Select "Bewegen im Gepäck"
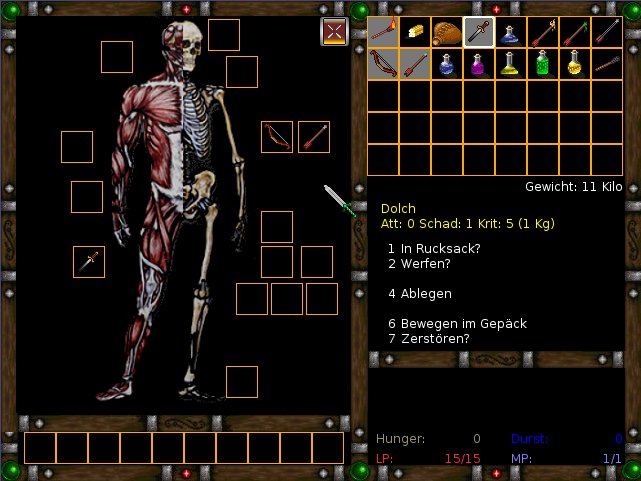The image size is (641, 481). [456, 324]
